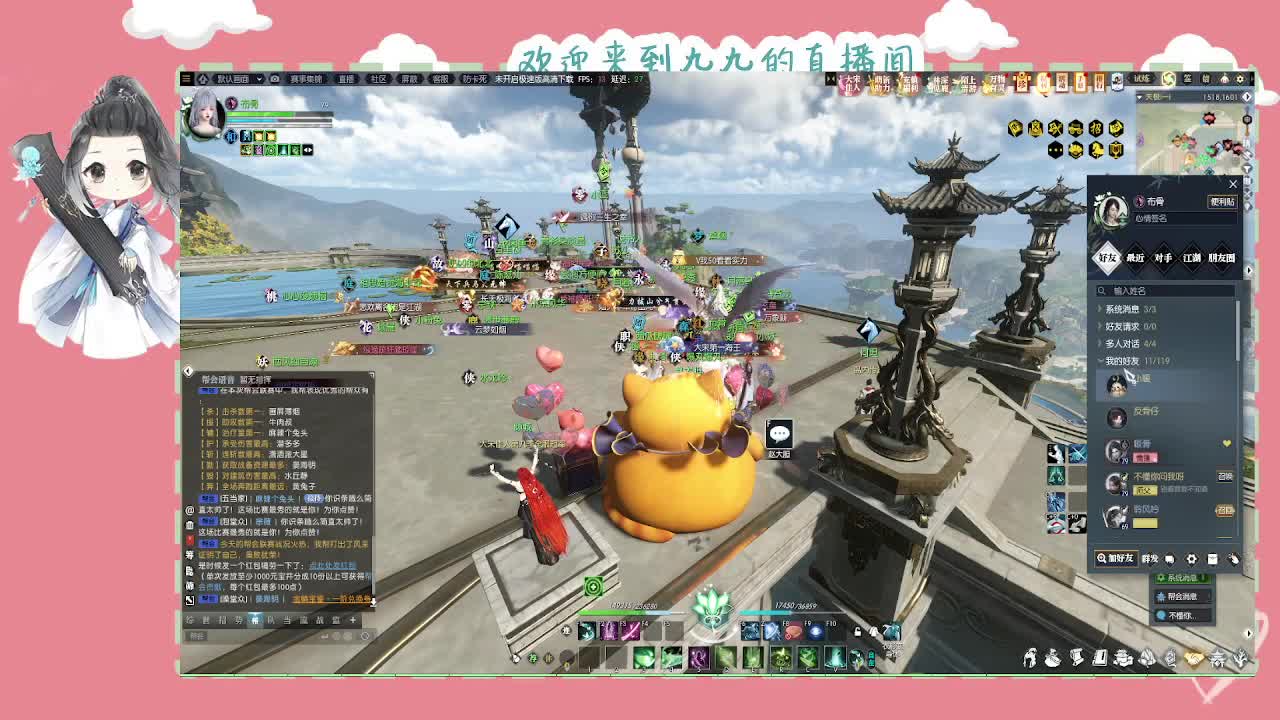Open the 客服 (customer service) button
This screenshot has height=720, width=1280.
(x=440, y=79)
